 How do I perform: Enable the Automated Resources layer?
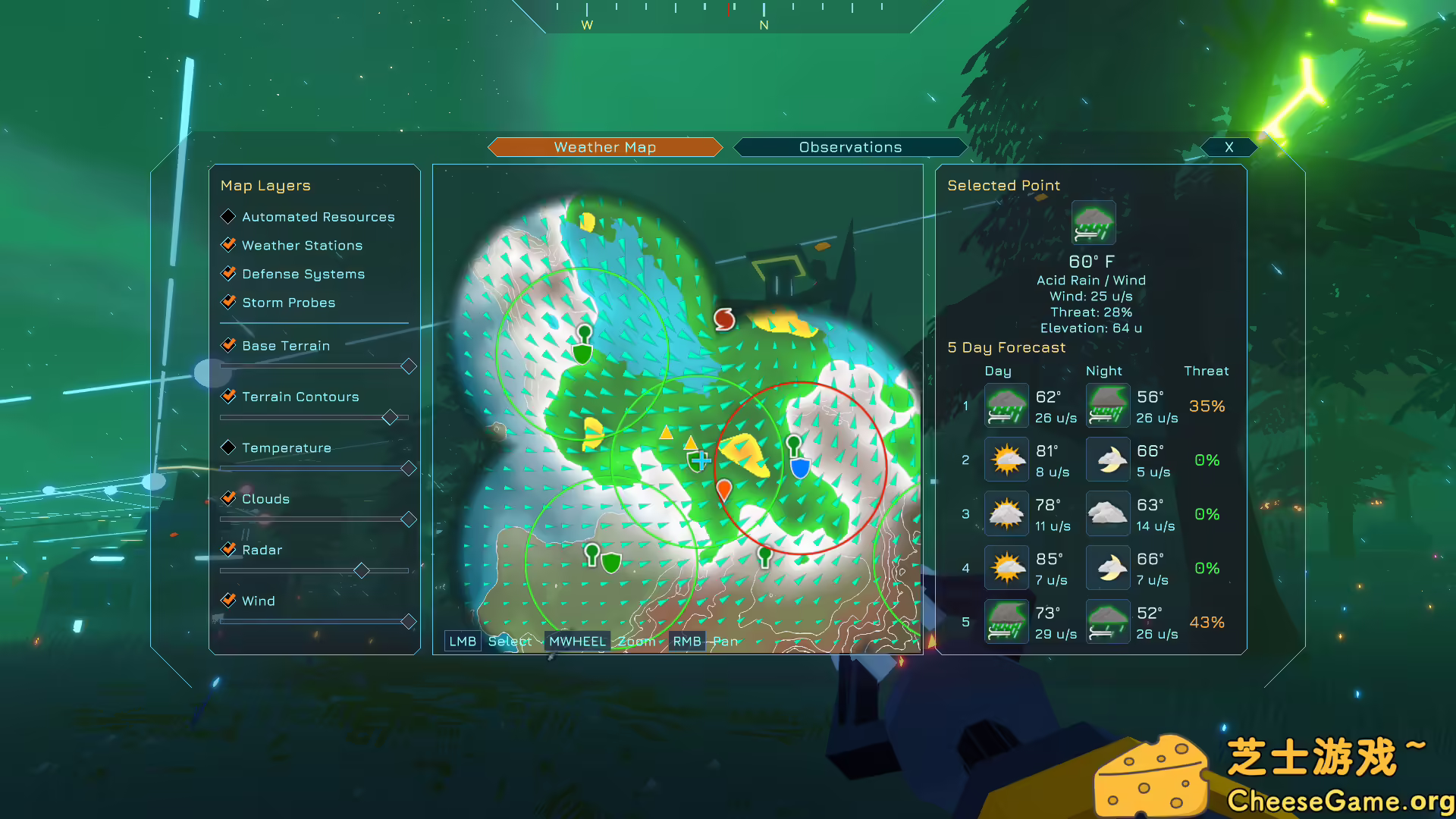coord(228,216)
